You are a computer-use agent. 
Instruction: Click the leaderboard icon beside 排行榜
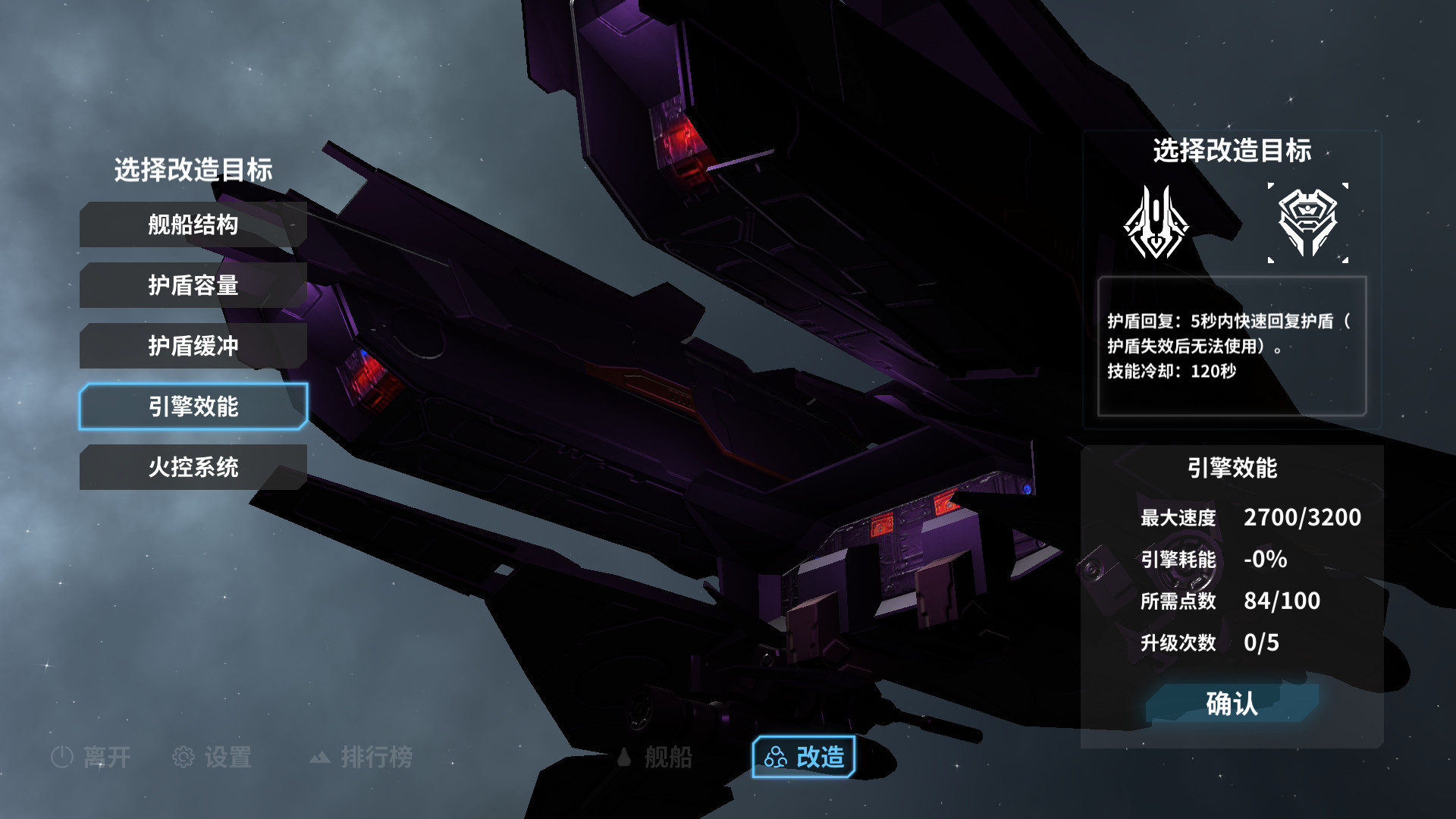pos(321,758)
